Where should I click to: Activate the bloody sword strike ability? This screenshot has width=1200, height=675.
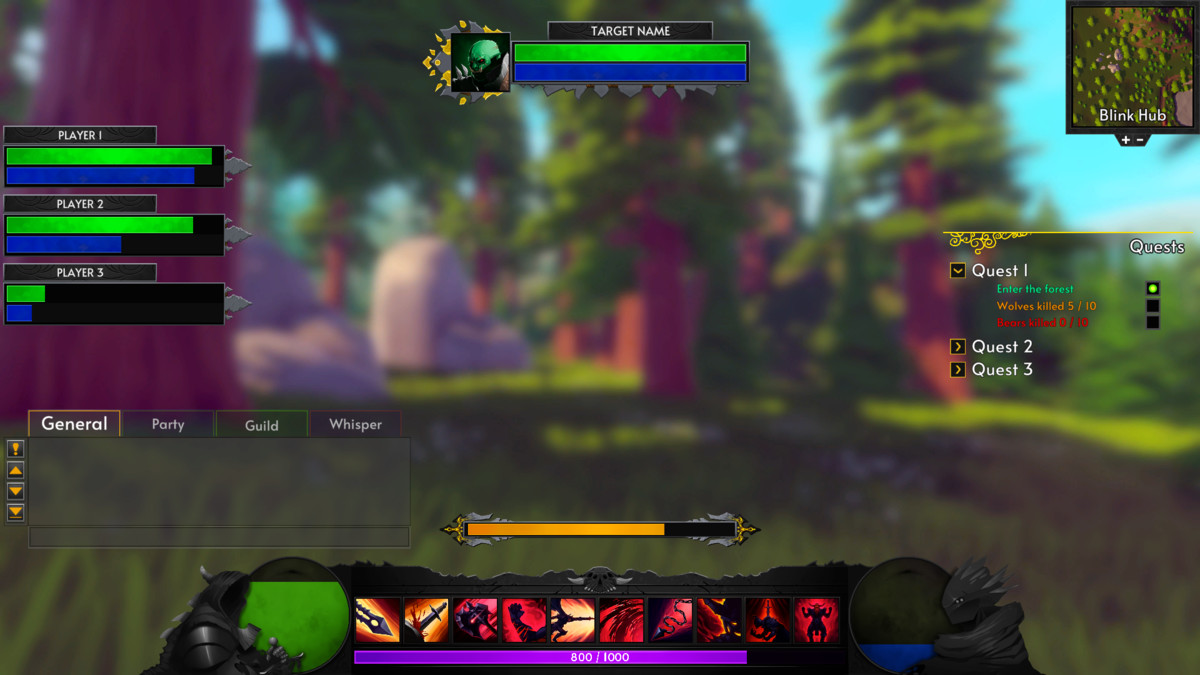(x=426, y=620)
